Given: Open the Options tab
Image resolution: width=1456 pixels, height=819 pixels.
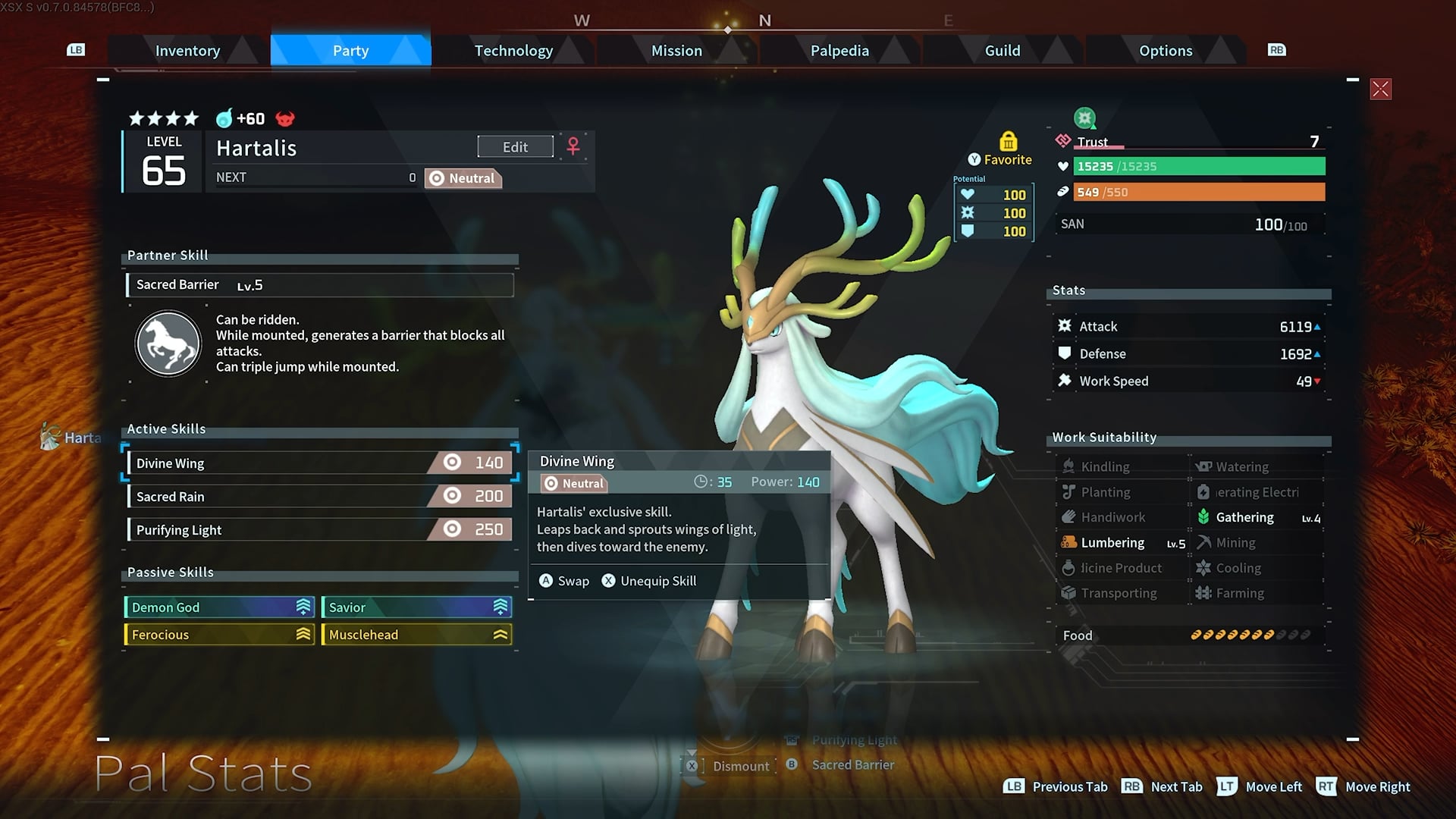Looking at the screenshot, I should 1165,51.
